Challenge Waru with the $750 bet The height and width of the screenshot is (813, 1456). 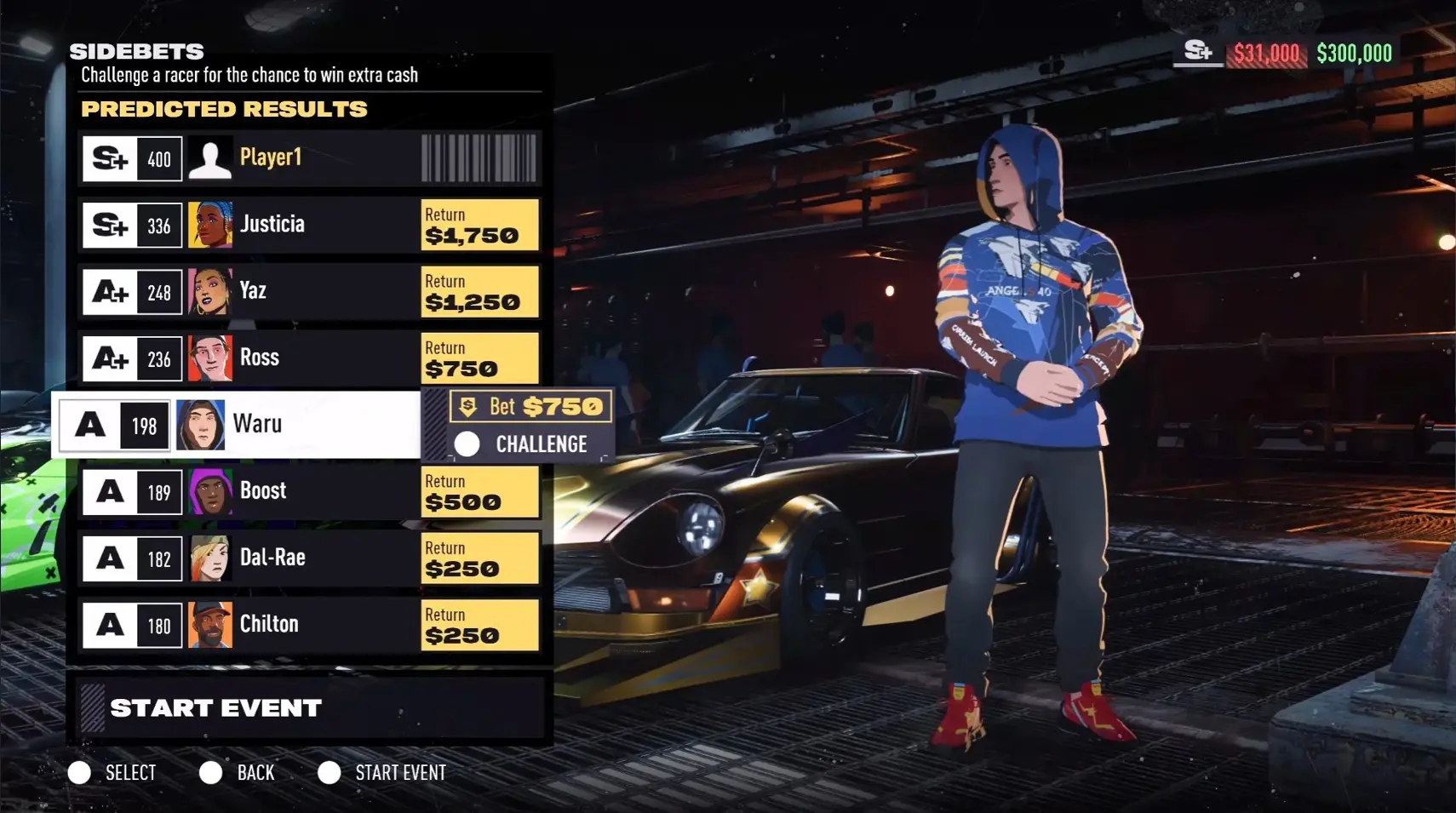(530, 444)
